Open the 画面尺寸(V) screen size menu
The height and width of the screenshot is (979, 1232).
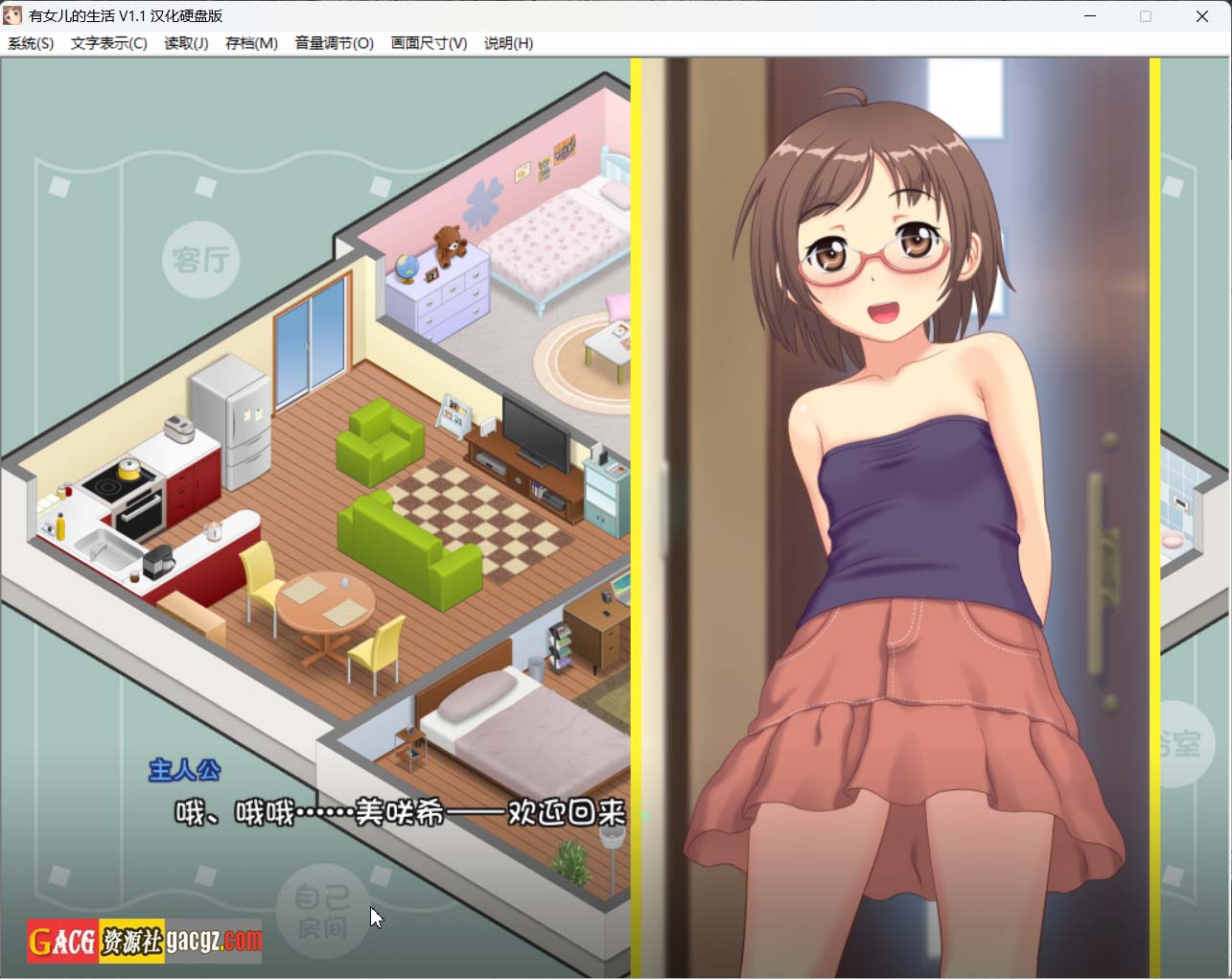pyautogui.click(x=429, y=43)
